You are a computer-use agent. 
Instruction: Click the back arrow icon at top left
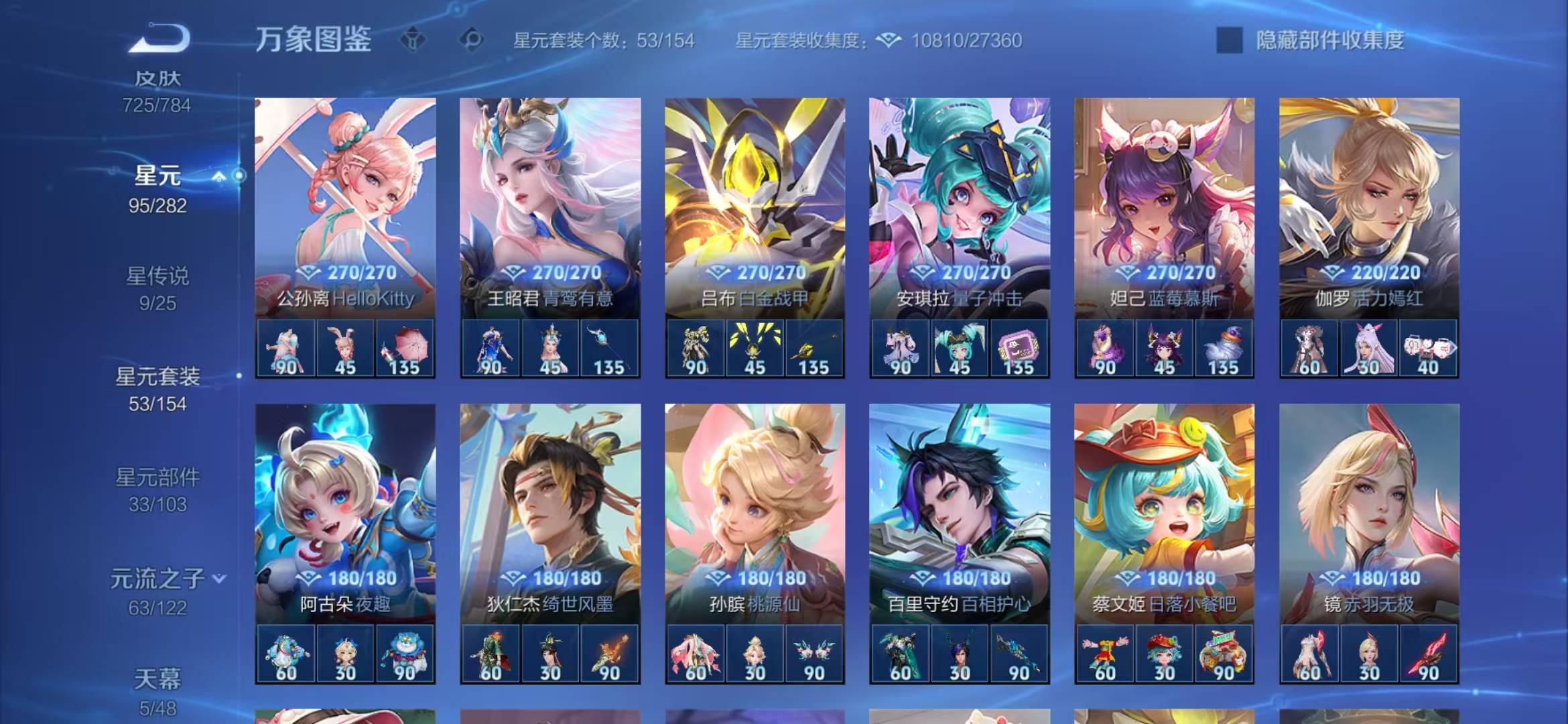[x=163, y=39]
